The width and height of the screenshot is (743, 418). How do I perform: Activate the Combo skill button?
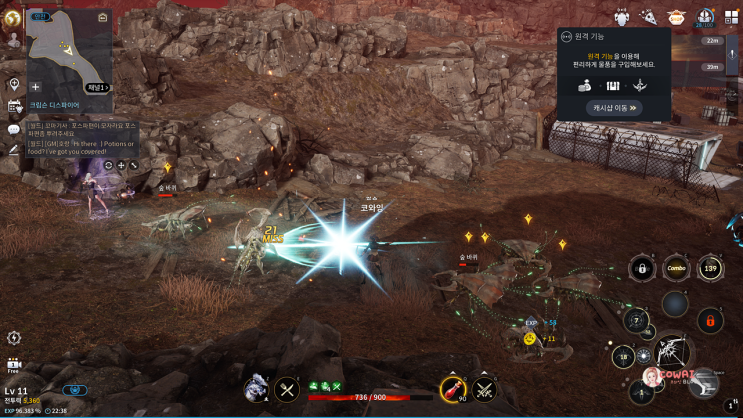pos(676,268)
